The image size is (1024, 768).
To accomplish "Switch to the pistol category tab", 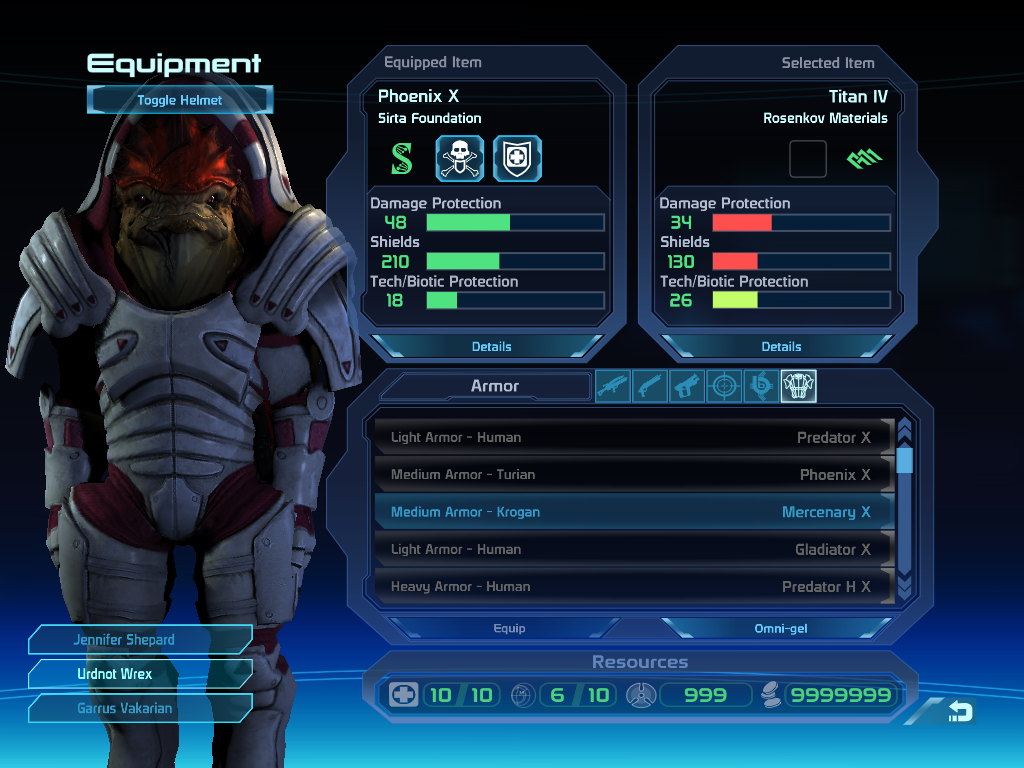I will pos(687,386).
